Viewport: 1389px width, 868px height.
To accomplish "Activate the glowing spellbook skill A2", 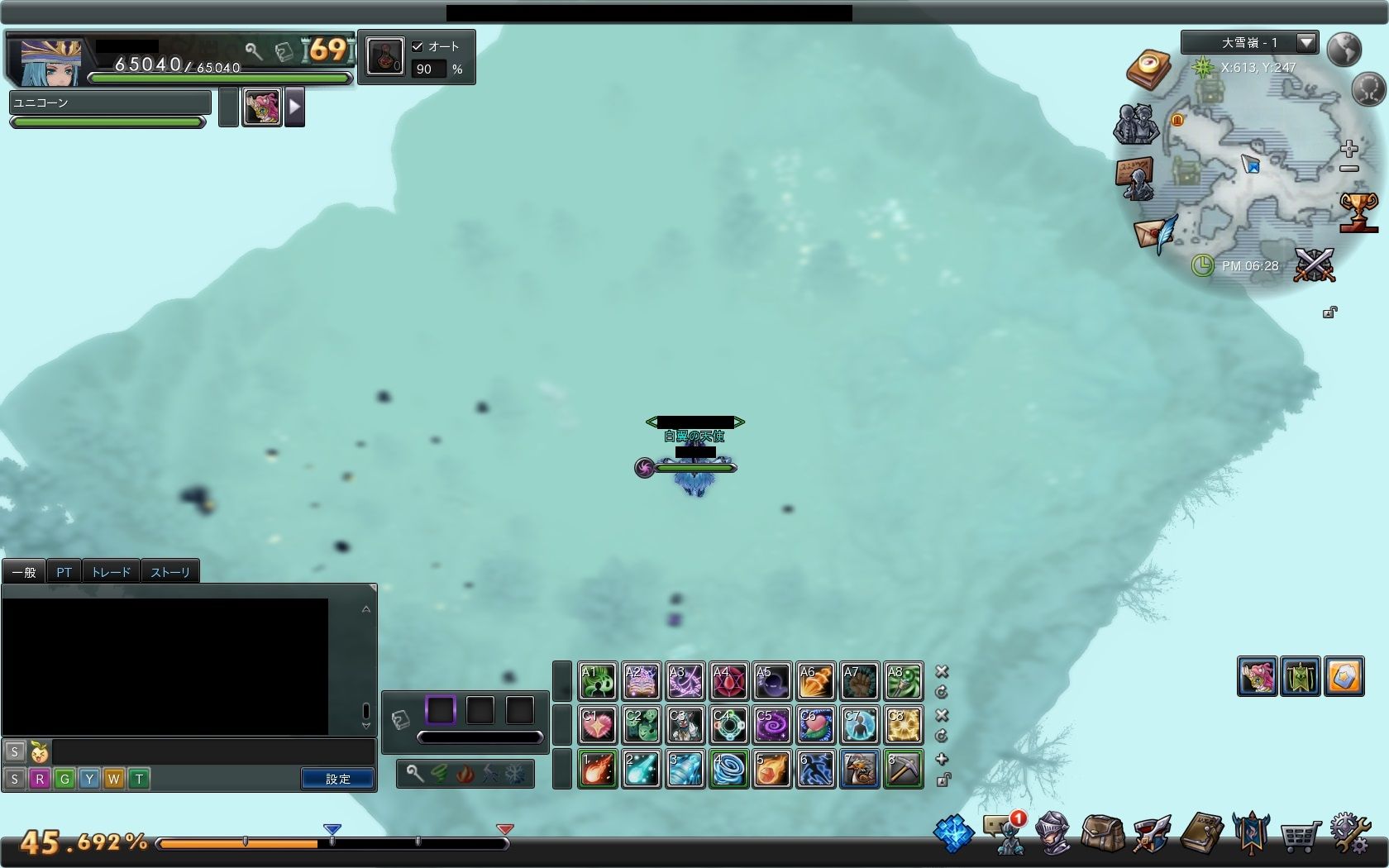I will click(x=642, y=682).
